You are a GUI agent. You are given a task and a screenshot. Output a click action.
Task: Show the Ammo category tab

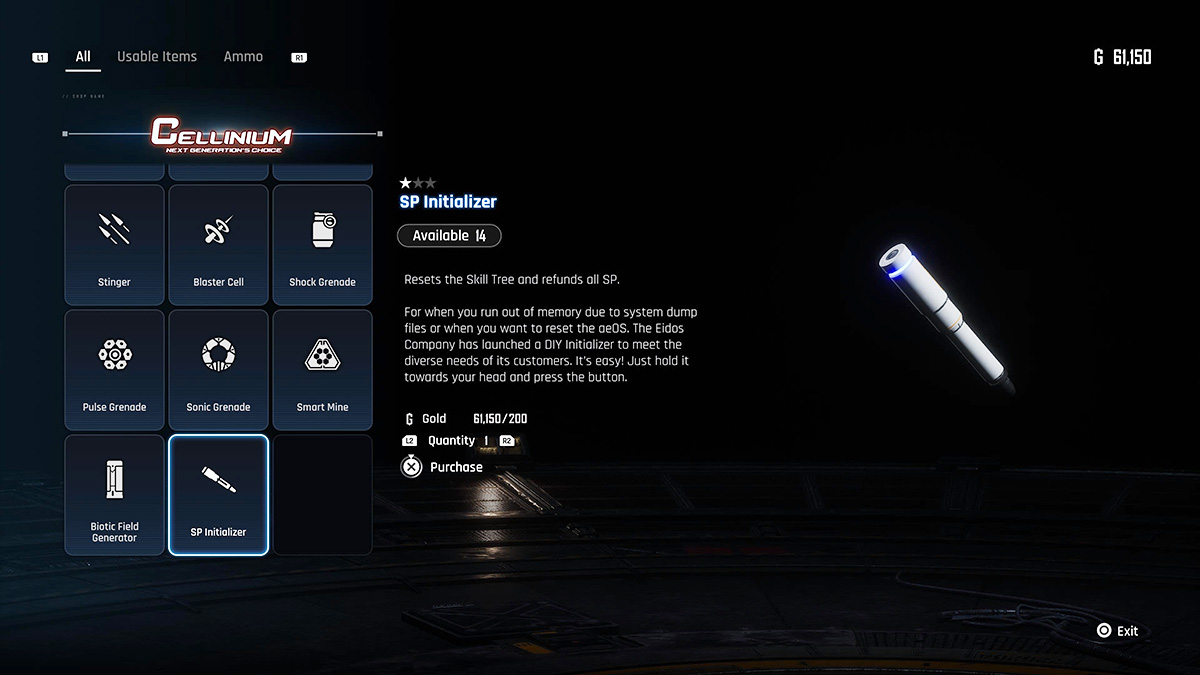pos(243,57)
